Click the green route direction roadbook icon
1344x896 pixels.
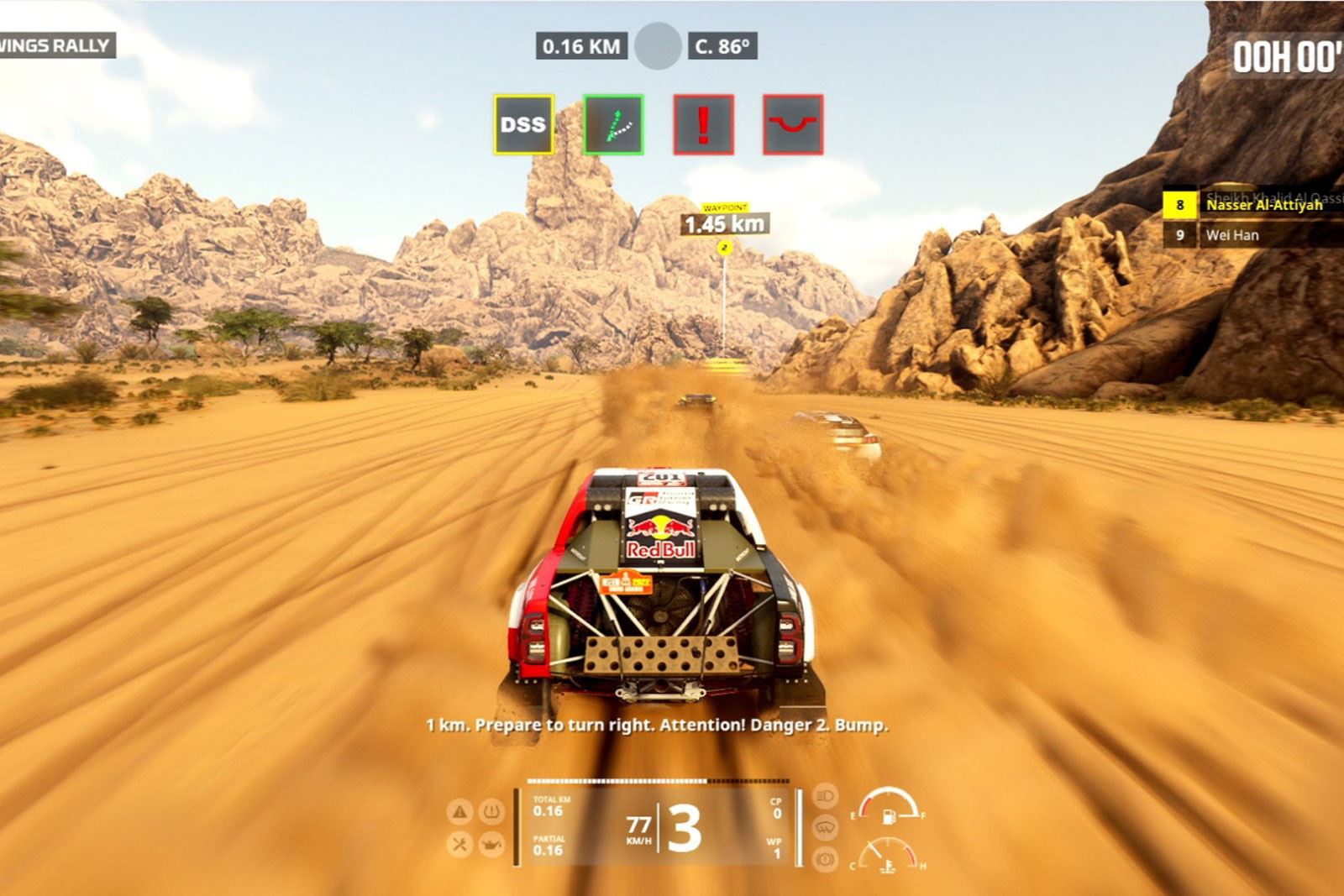613,124
